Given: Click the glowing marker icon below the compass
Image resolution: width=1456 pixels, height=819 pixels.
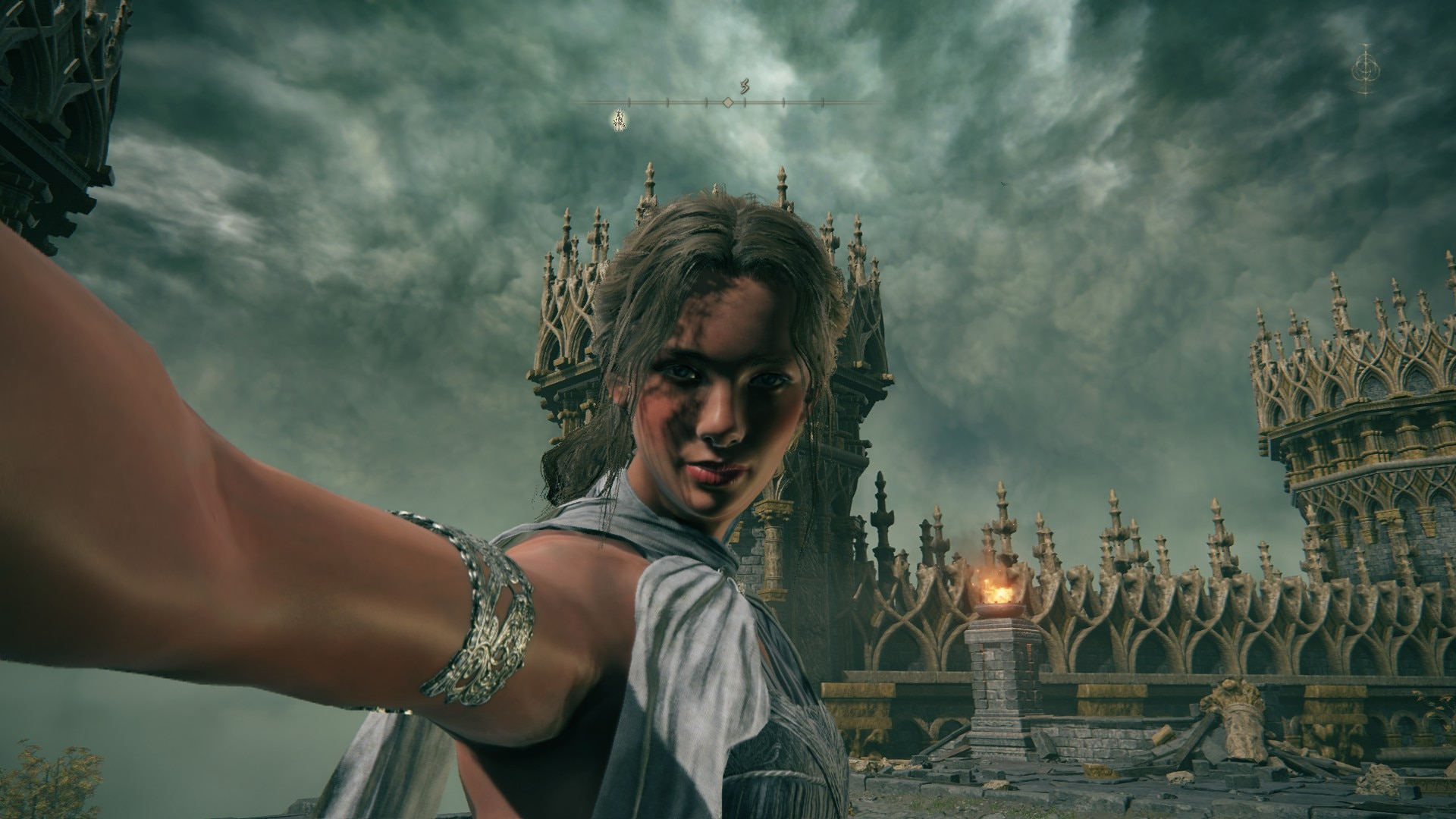Looking at the screenshot, I should 620,118.
